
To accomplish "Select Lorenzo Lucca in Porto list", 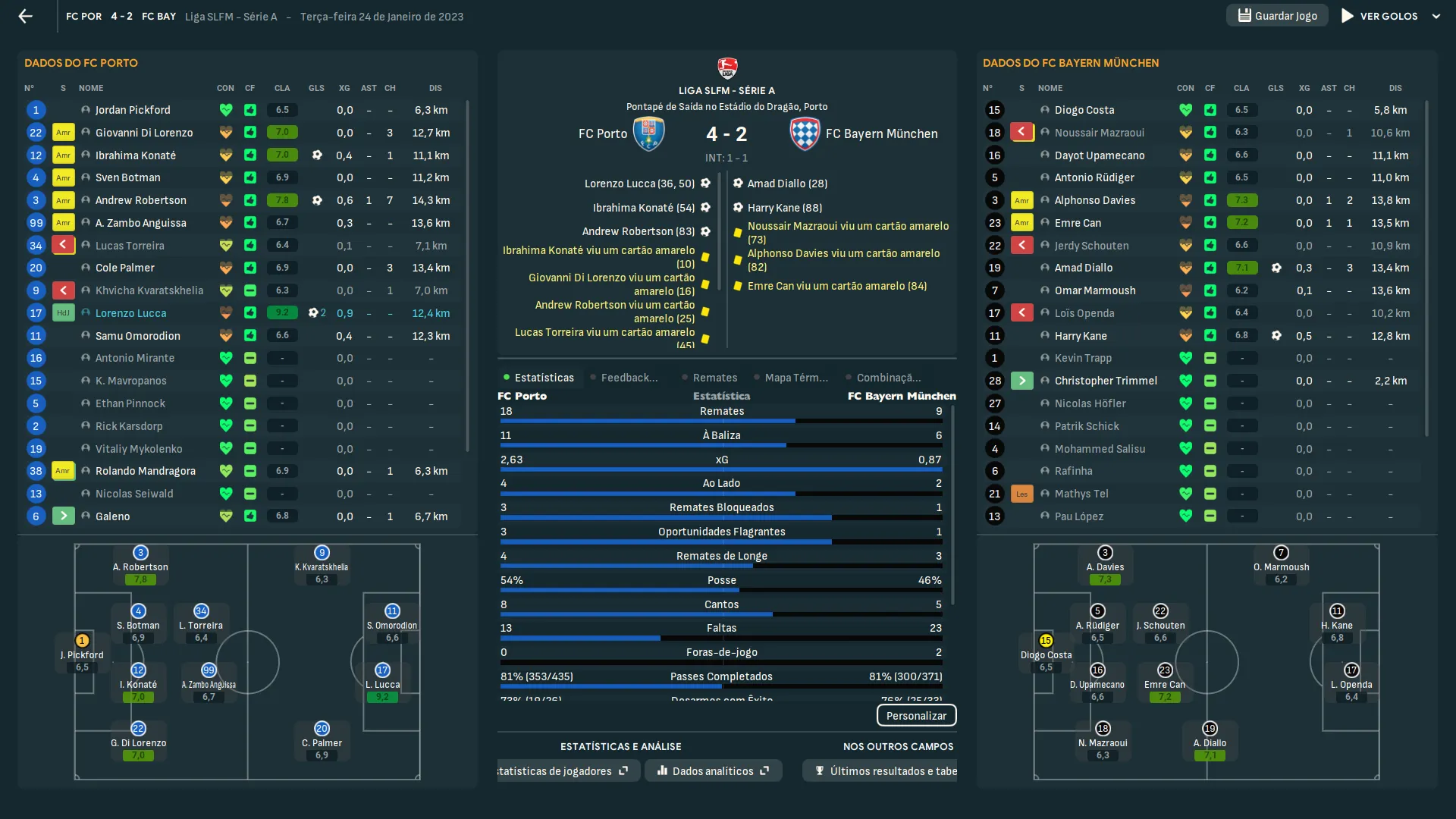I will coord(130,313).
